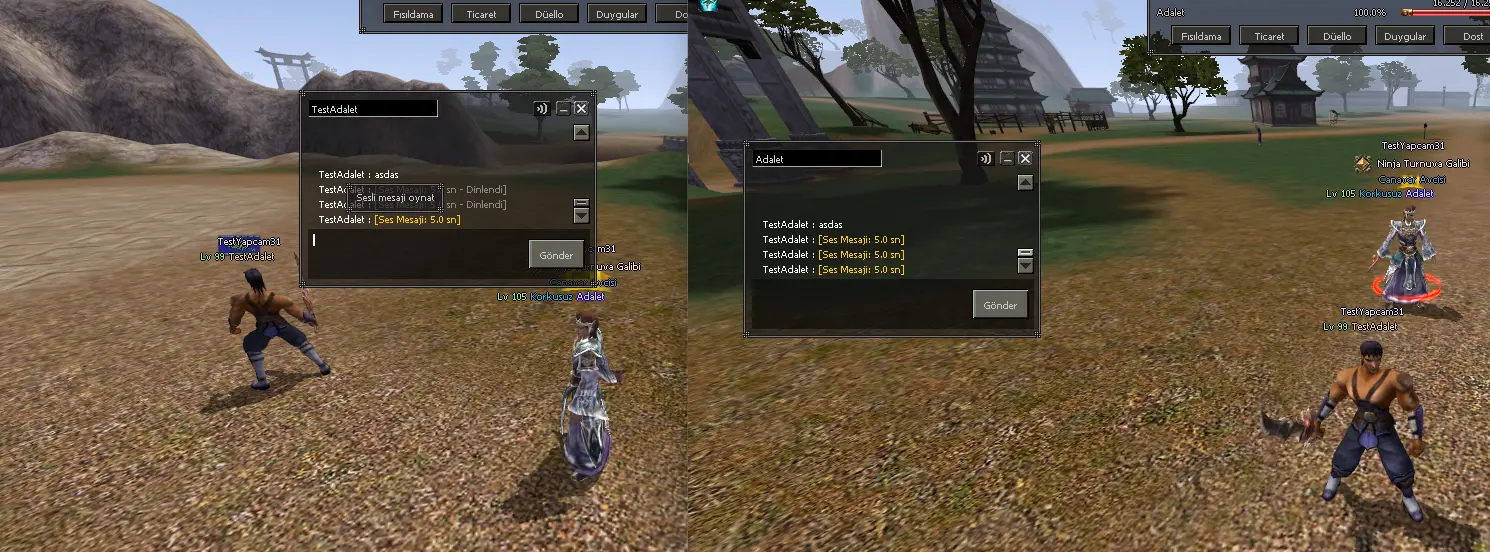Viewport: 1490px width, 552px height.
Task: Click the Adalet recipient name field
Action: click(817, 158)
